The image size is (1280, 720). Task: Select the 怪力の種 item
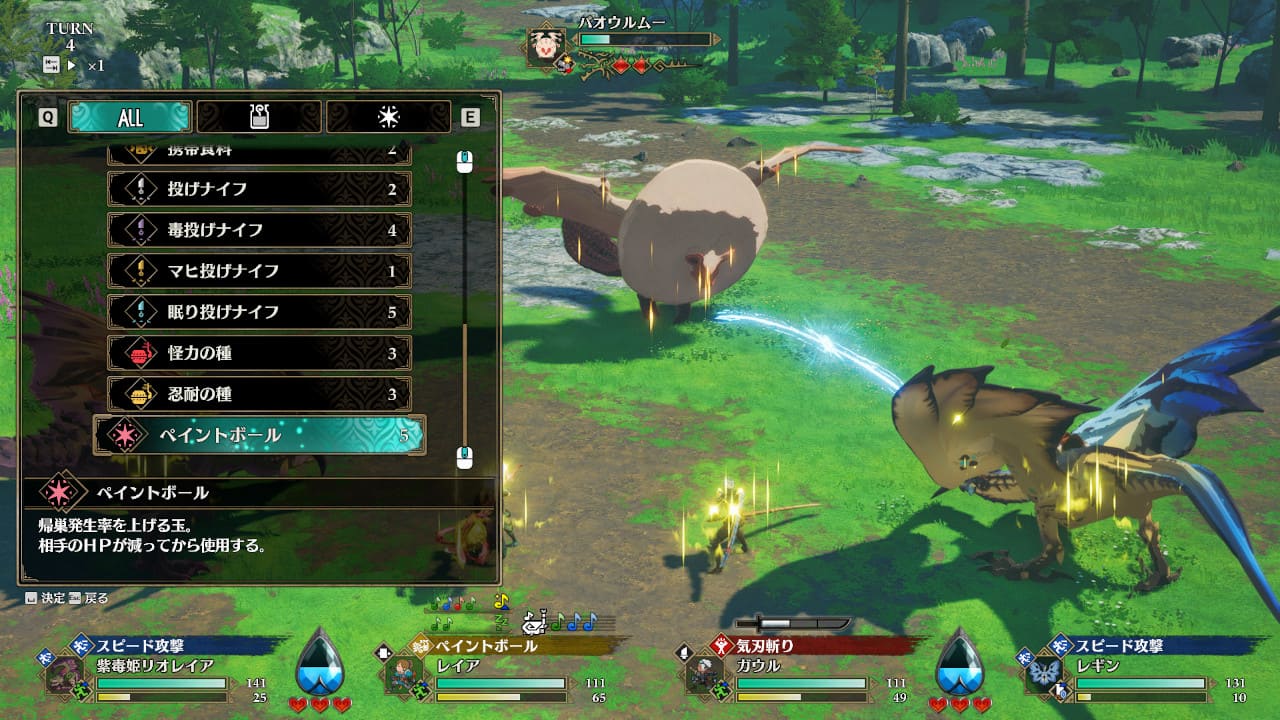259,353
